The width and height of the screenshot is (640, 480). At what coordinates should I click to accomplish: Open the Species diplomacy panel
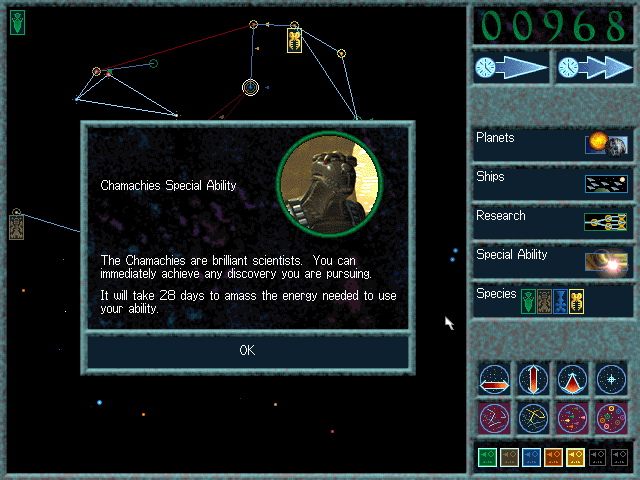pos(553,300)
